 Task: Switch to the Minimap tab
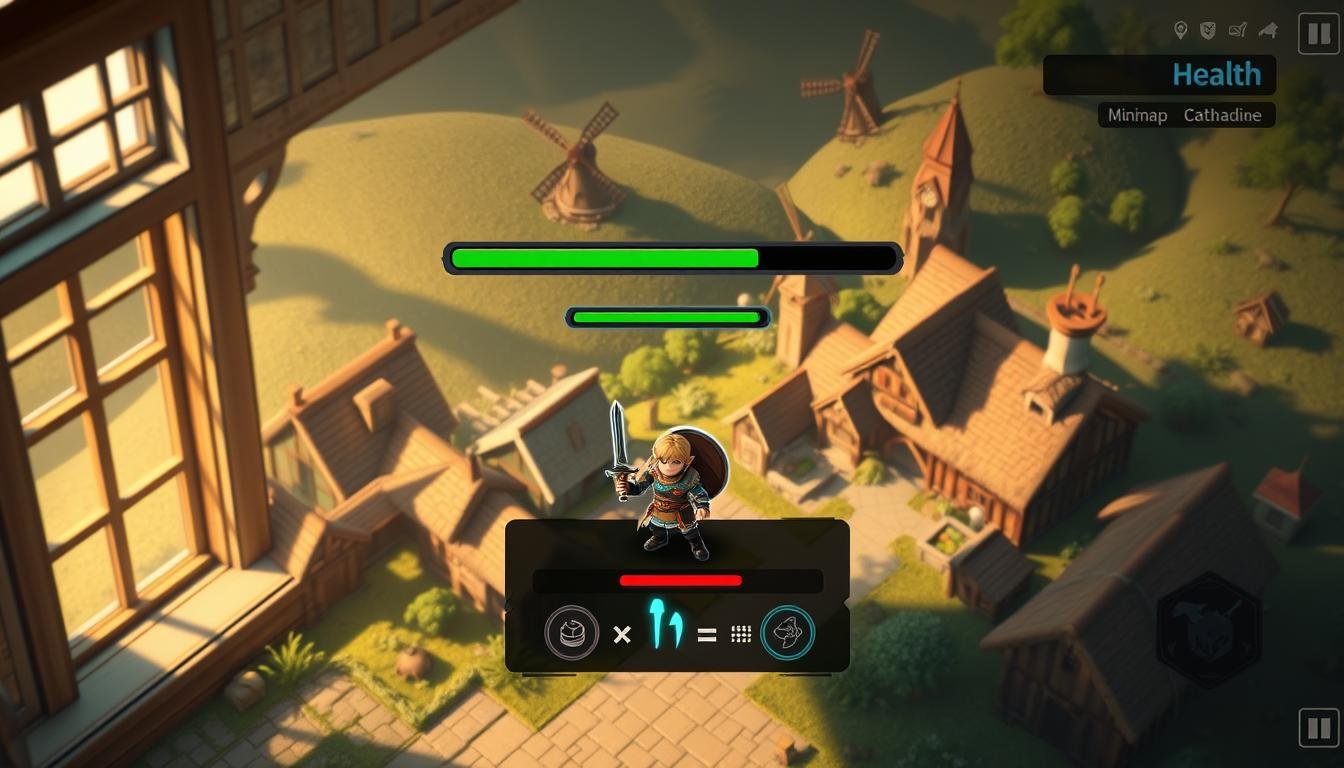click(1136, 115)
